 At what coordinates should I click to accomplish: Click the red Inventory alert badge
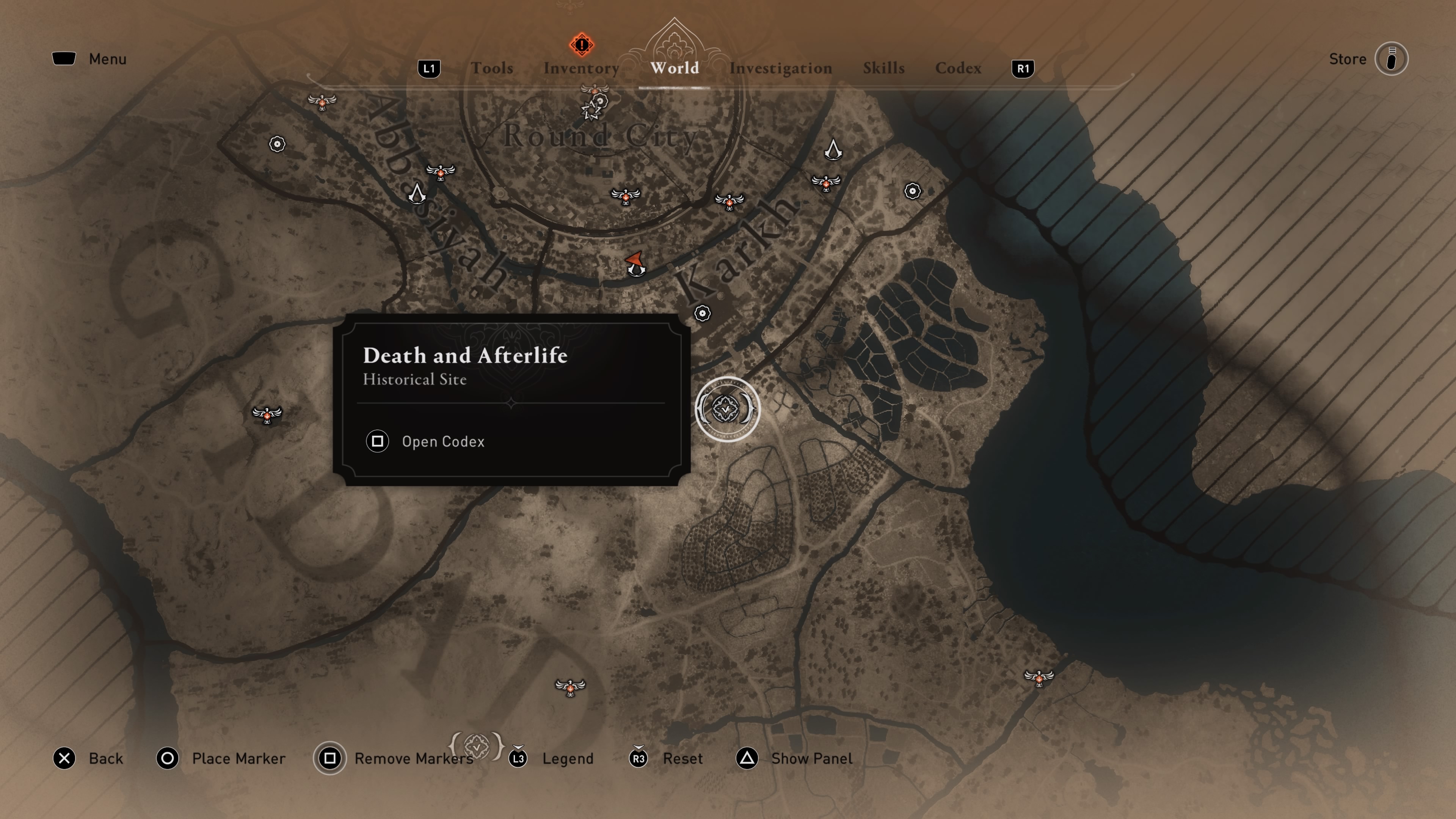click(x=581, y=45)
